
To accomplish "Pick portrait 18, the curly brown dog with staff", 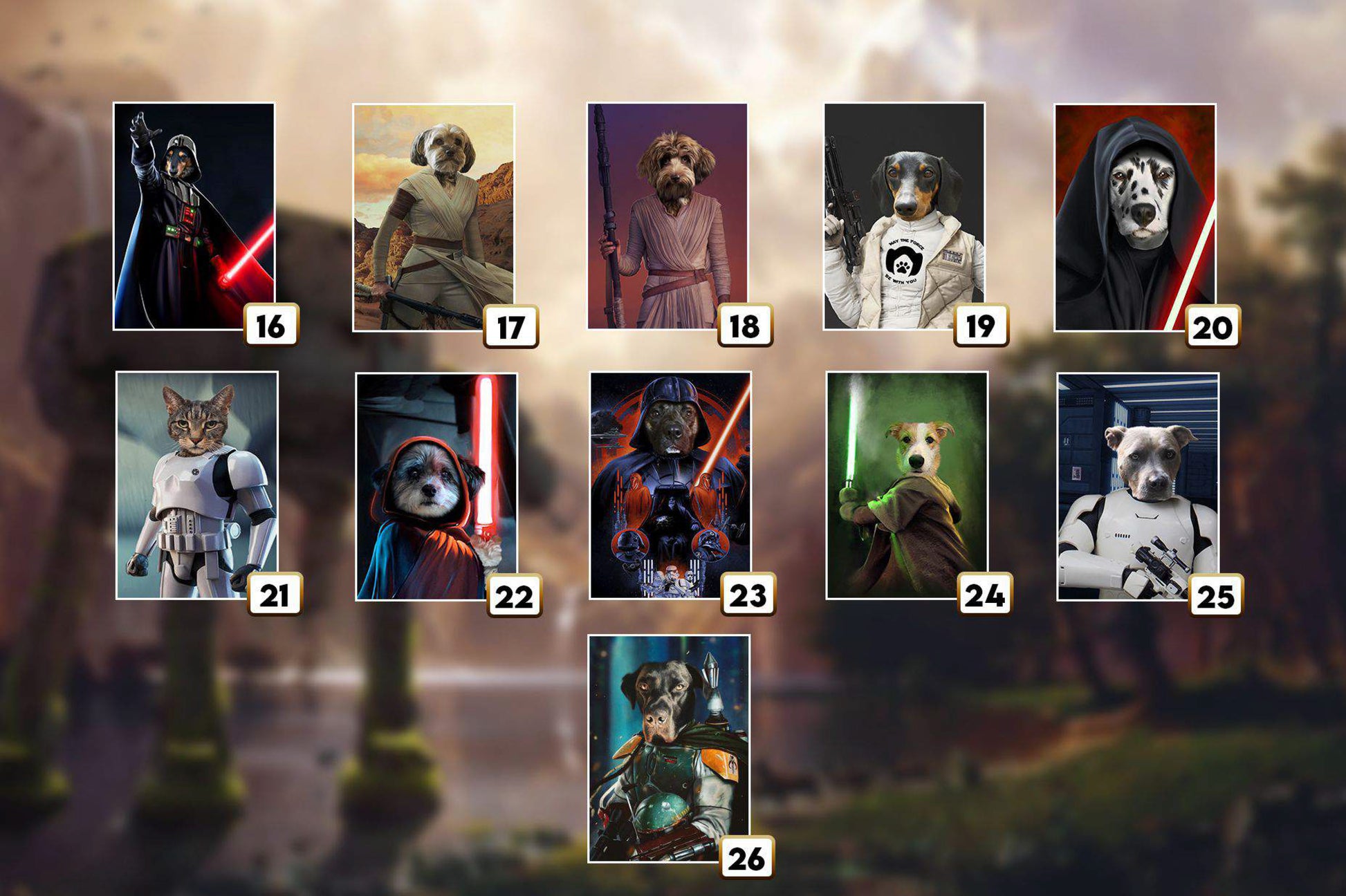I will tap(667, 216).
